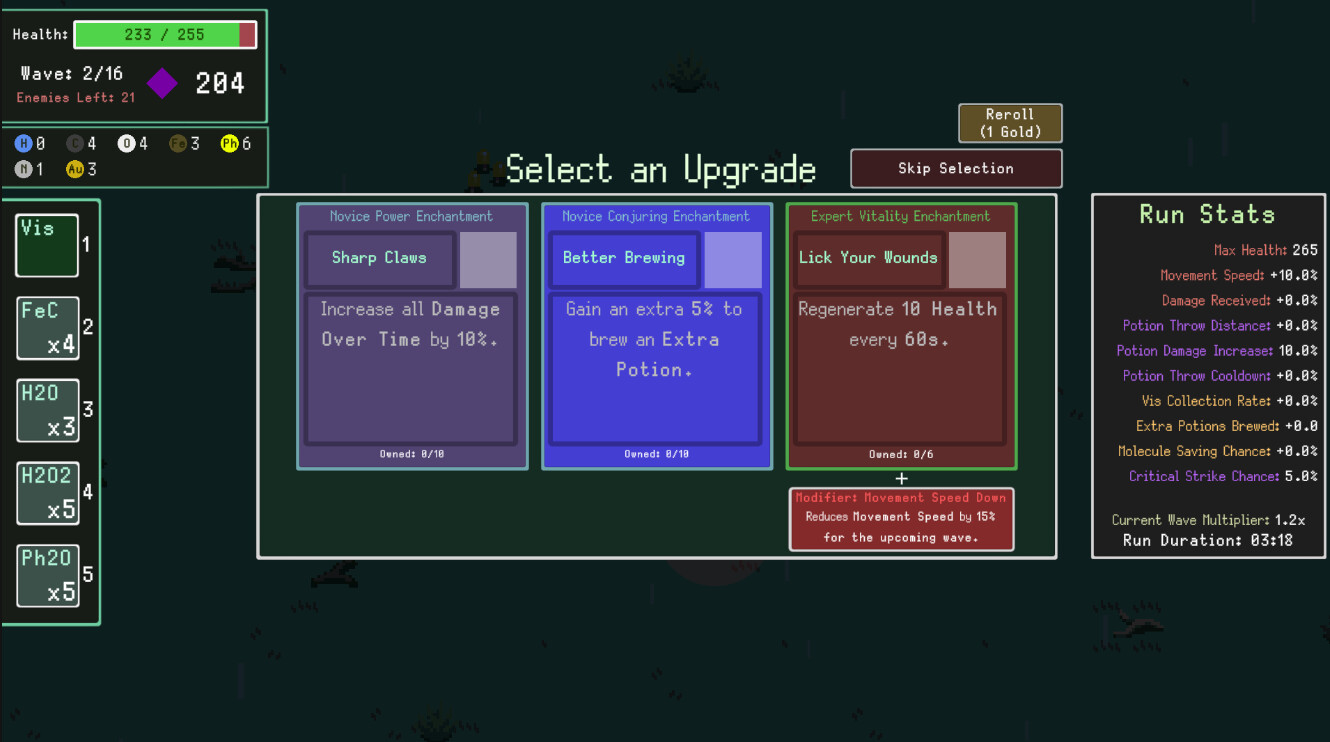The width and height of the screenshot is (1330, 742).
Task: Click the Skip Selection button
Action: click(x=955, y=168)
